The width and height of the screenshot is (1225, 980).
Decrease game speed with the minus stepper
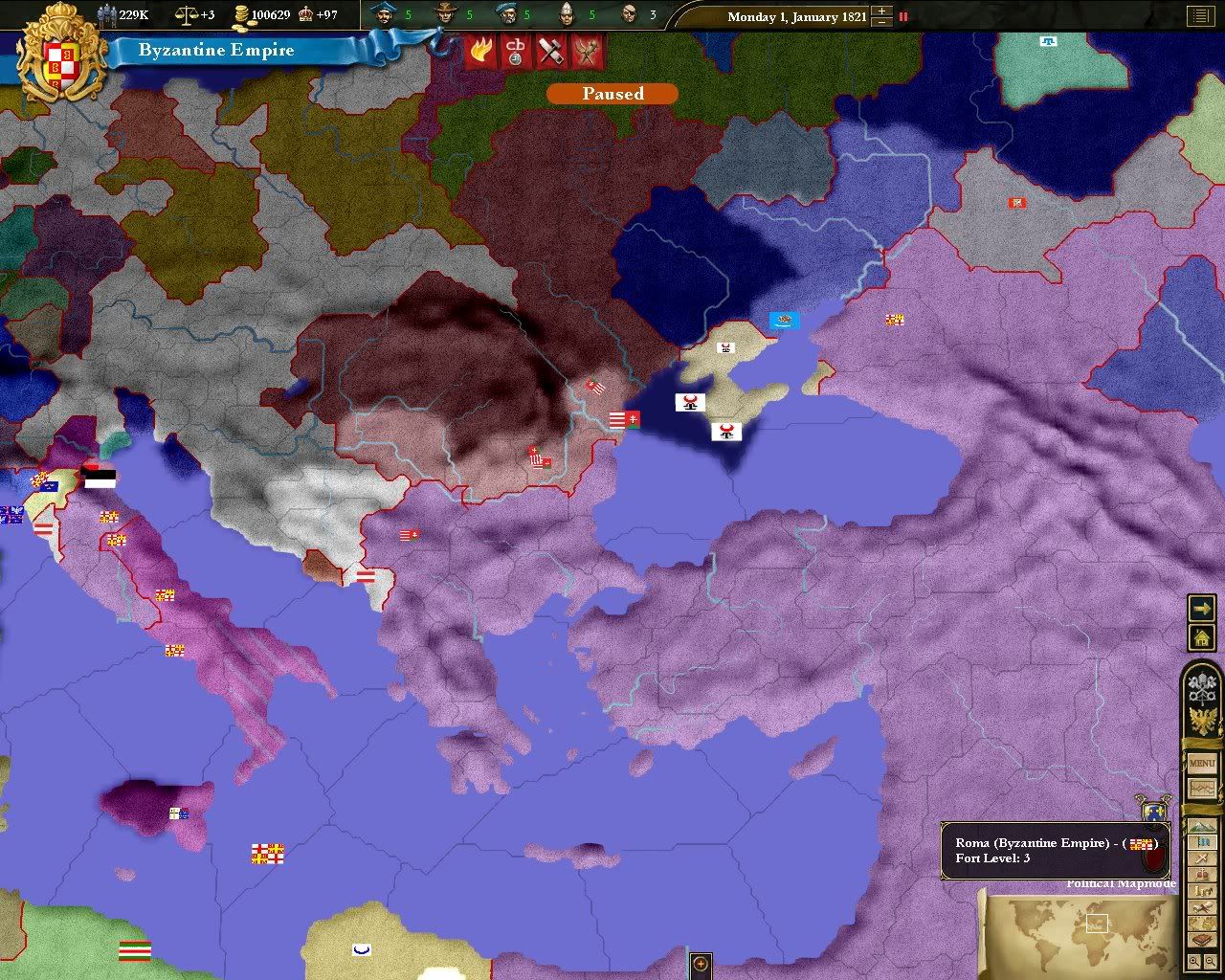click(x=881, y=22)
